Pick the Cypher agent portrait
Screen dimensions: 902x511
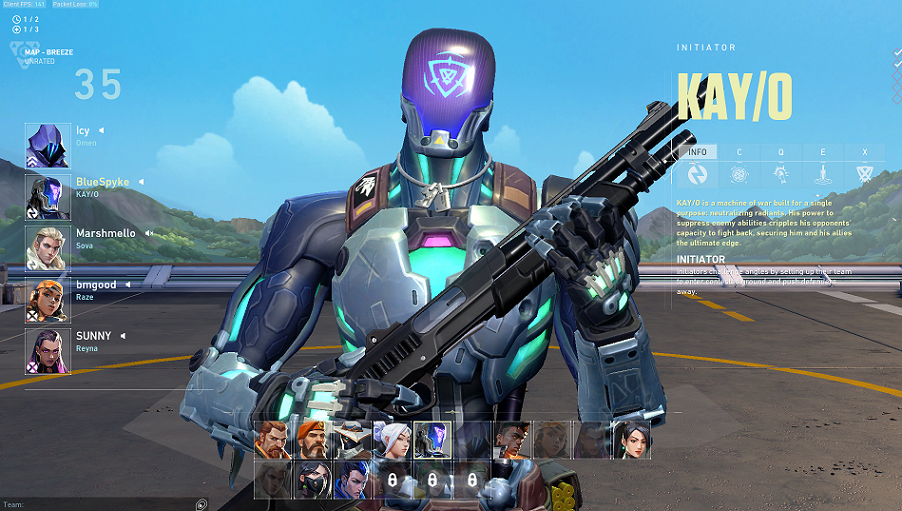(351, 440)
